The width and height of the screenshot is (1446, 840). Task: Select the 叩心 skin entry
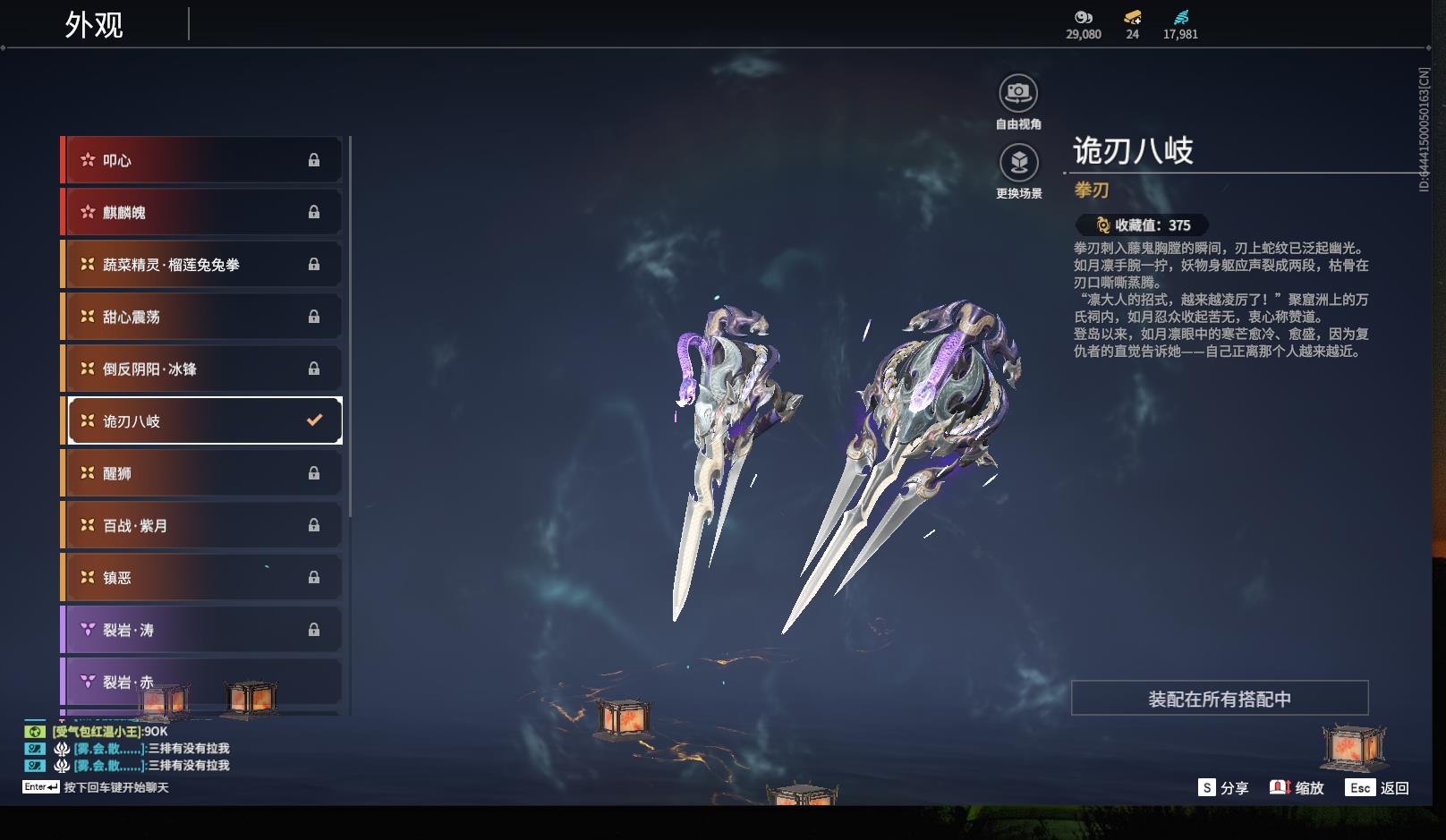201,160
